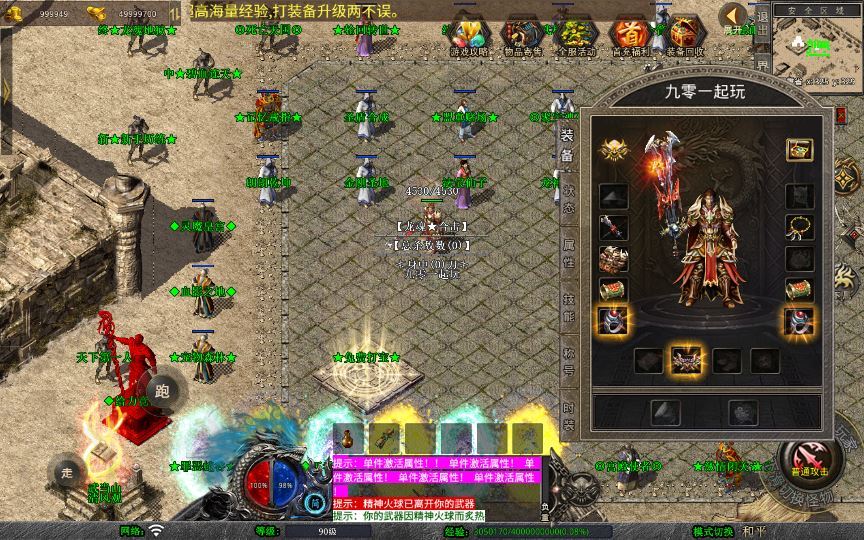Open the 物品寄售 consignment shop

521,35
